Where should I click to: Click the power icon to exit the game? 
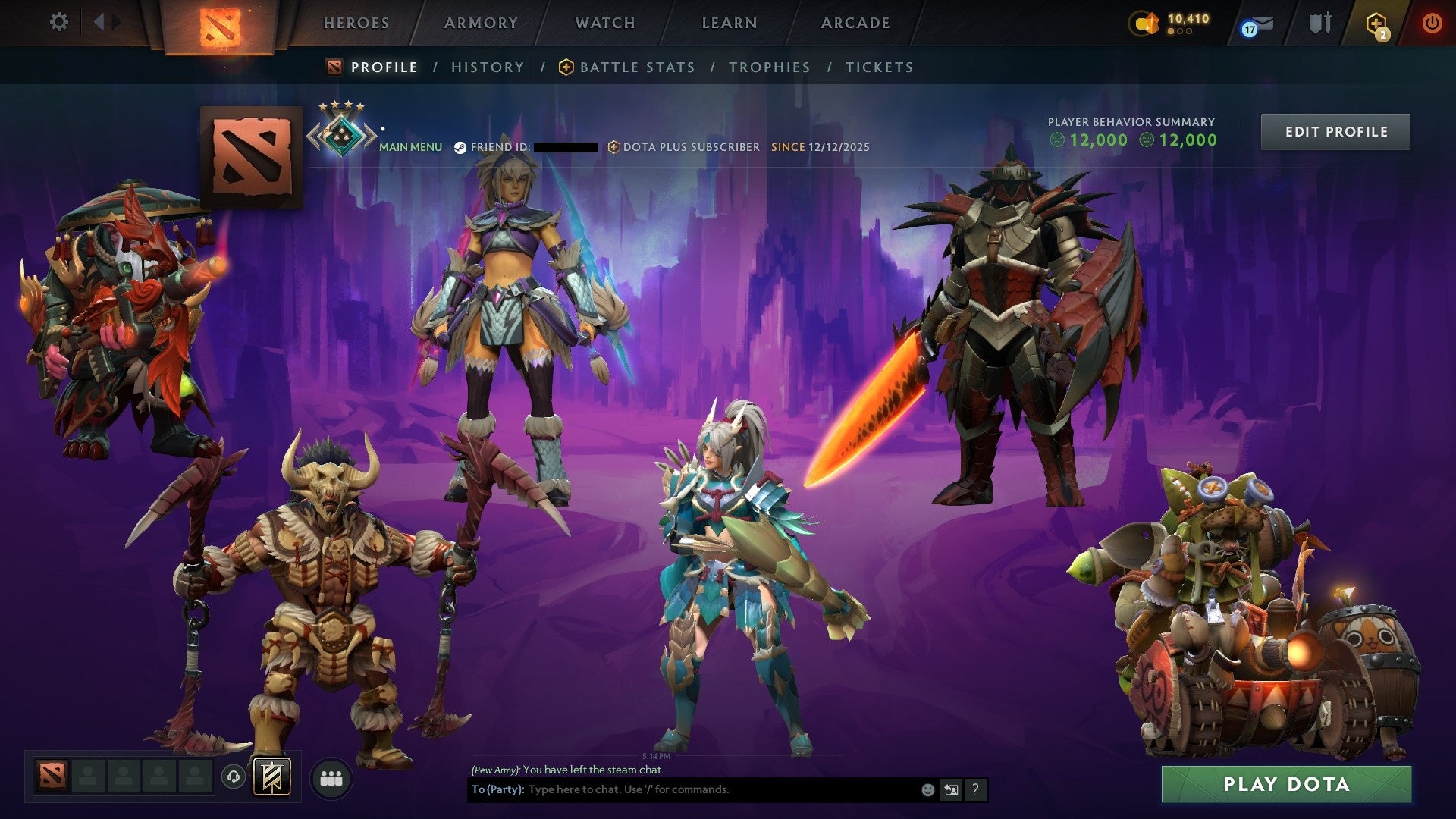pos(1432,23)
